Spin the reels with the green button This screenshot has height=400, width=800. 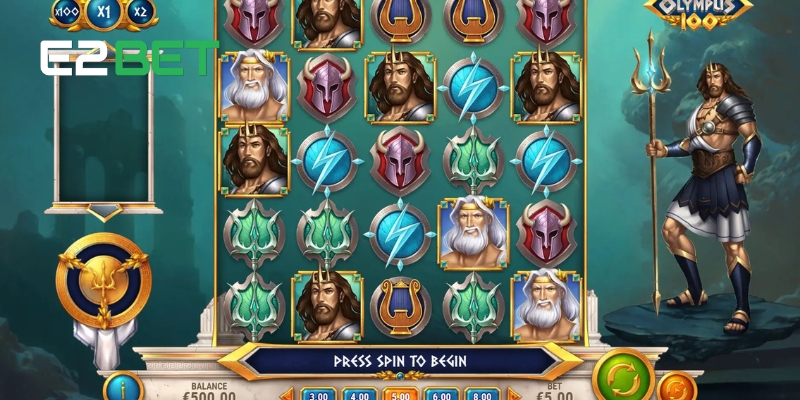[x=622, y=377]
